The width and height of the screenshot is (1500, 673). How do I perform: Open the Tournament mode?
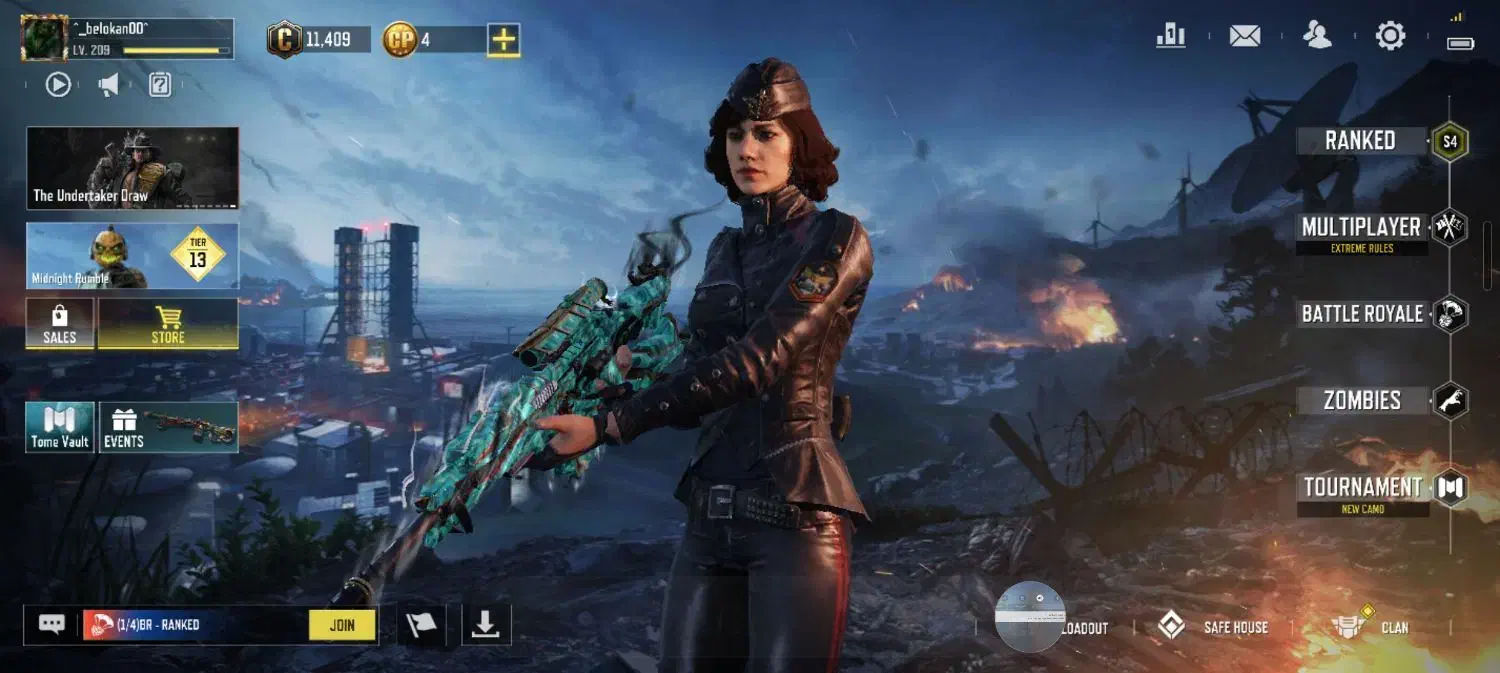click(1362, 490)
